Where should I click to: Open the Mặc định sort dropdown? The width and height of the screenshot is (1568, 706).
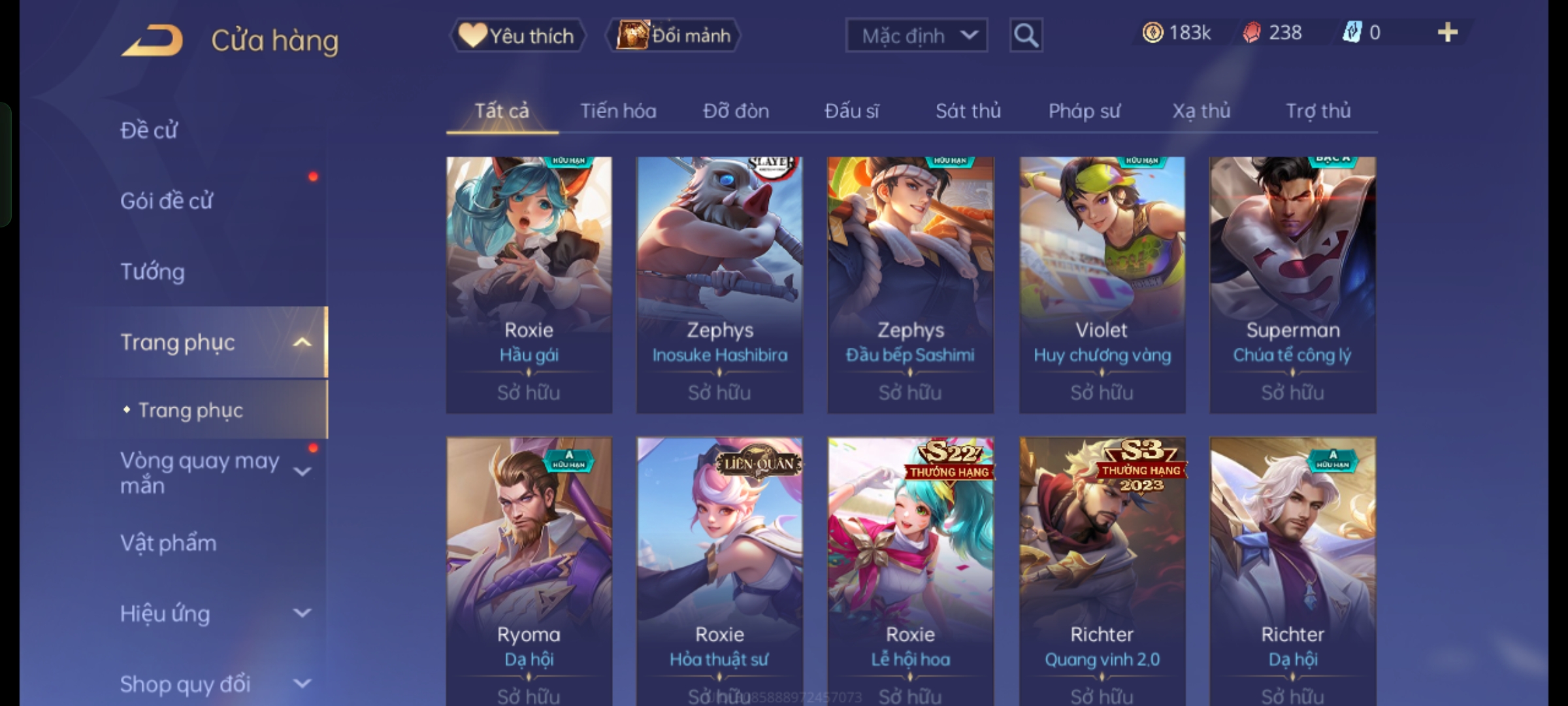(916, 35)
